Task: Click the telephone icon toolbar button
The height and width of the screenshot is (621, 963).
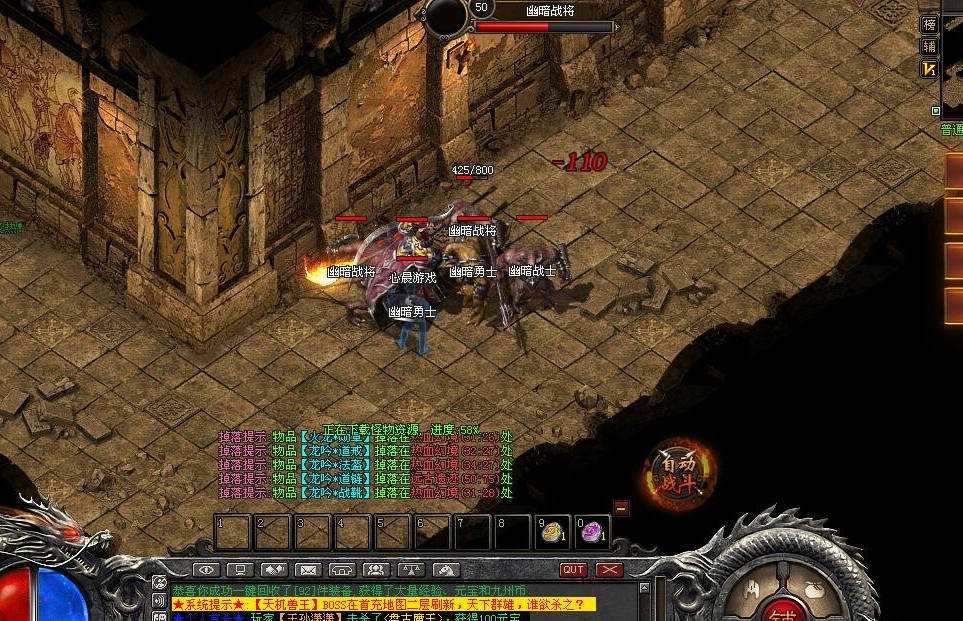Action: 342,570
